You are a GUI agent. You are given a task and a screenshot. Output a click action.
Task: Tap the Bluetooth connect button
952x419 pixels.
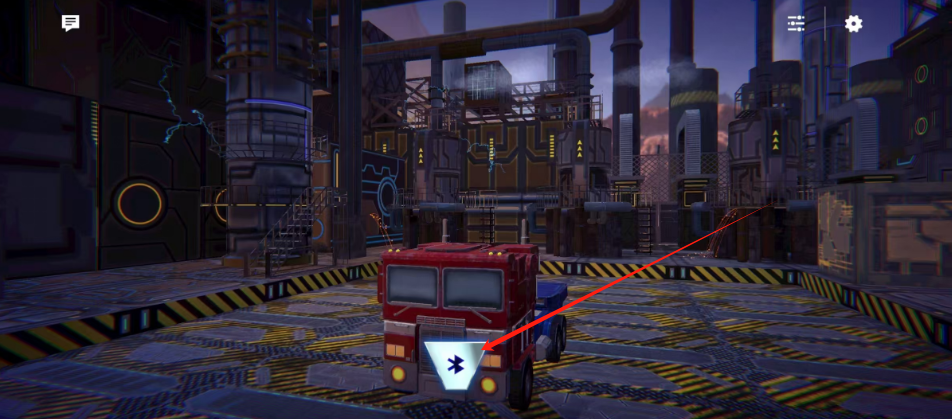tap(455, 365)
